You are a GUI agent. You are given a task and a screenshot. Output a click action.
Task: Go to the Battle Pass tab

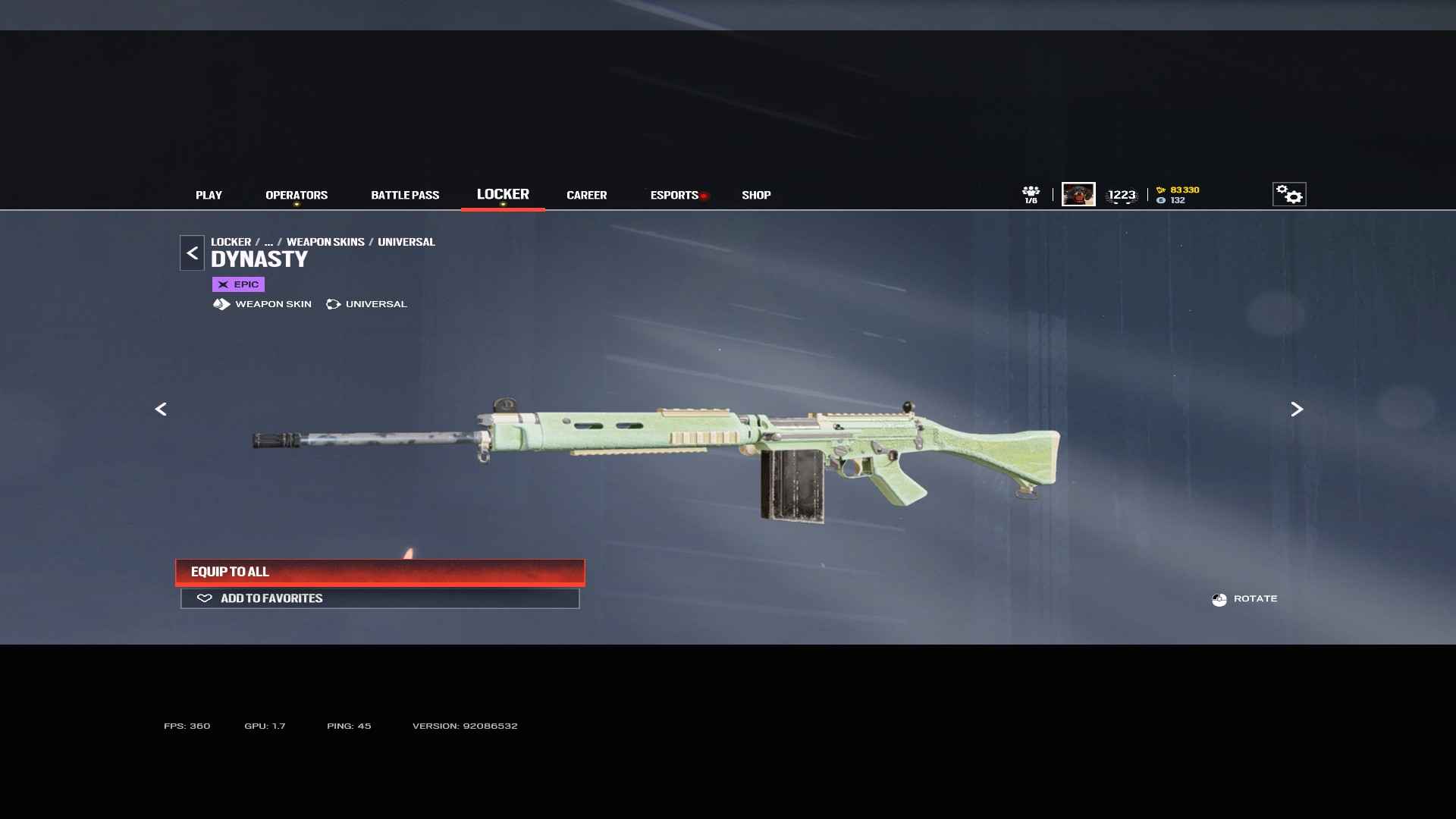405,195
